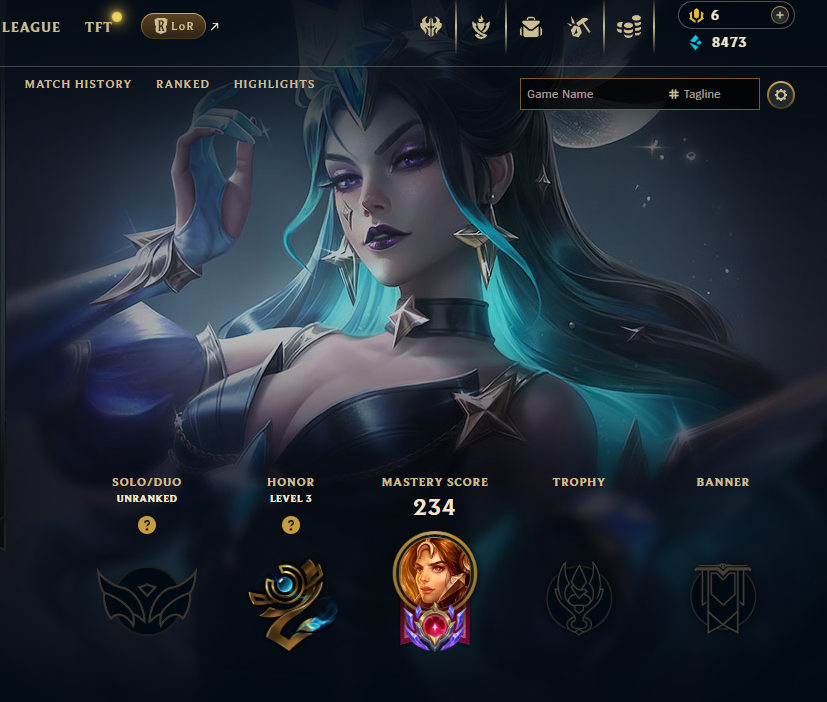Switch to the Ranked tab
The image size is (827, 702).
183,84
